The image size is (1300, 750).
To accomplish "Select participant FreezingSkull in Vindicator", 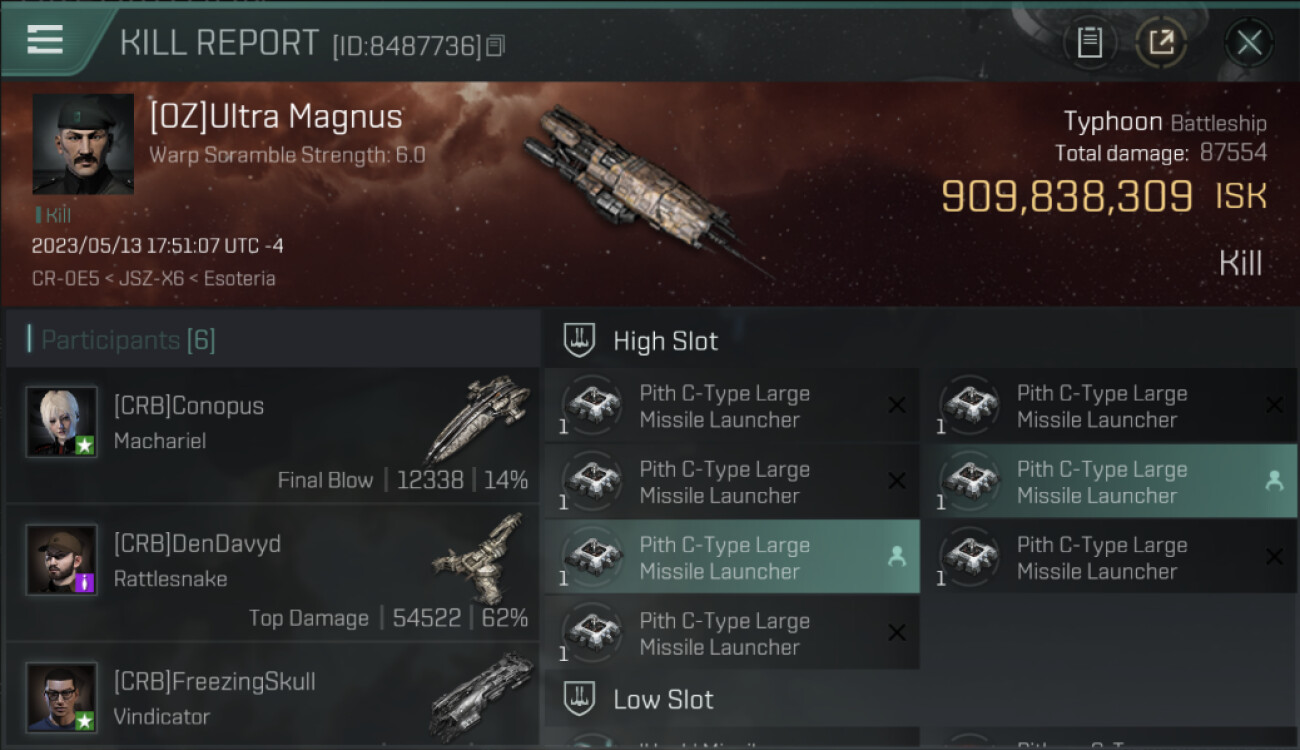I will (x=272, y=700).
